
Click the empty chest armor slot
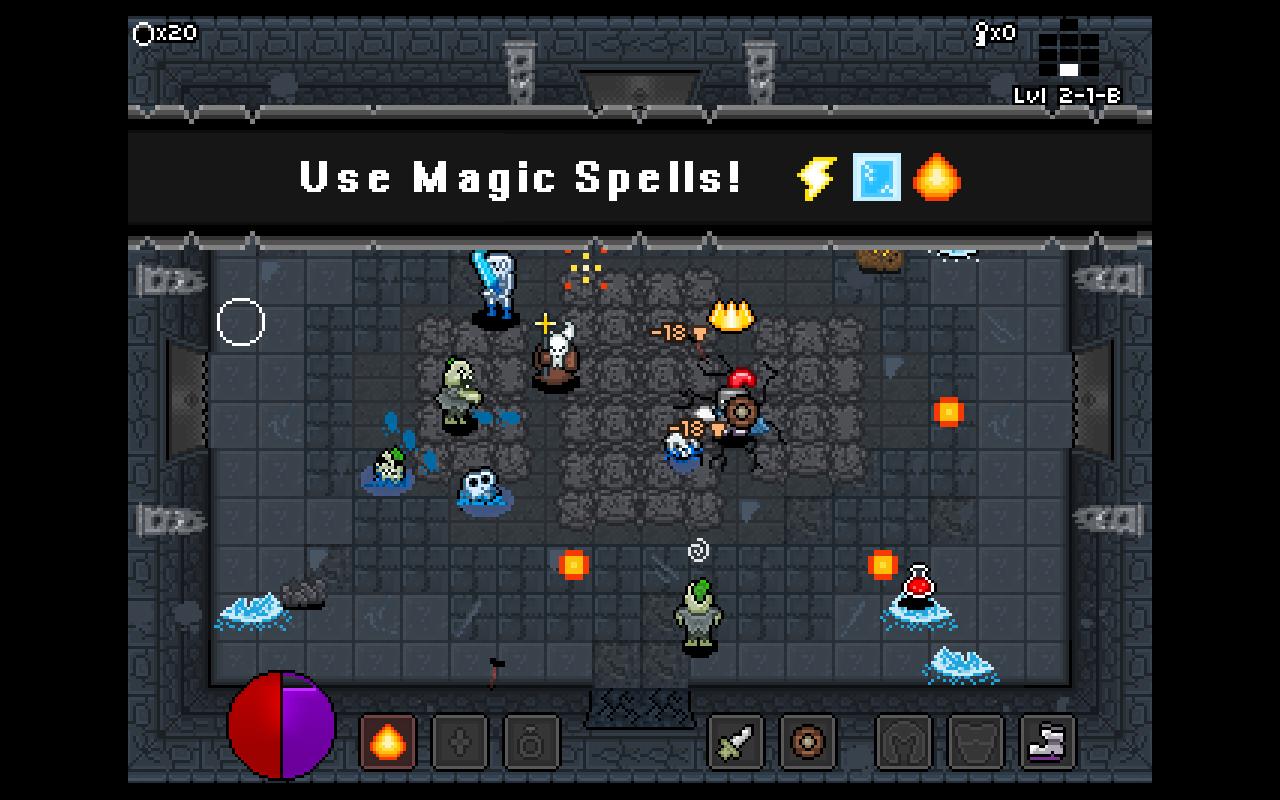(x=975, y=742)
